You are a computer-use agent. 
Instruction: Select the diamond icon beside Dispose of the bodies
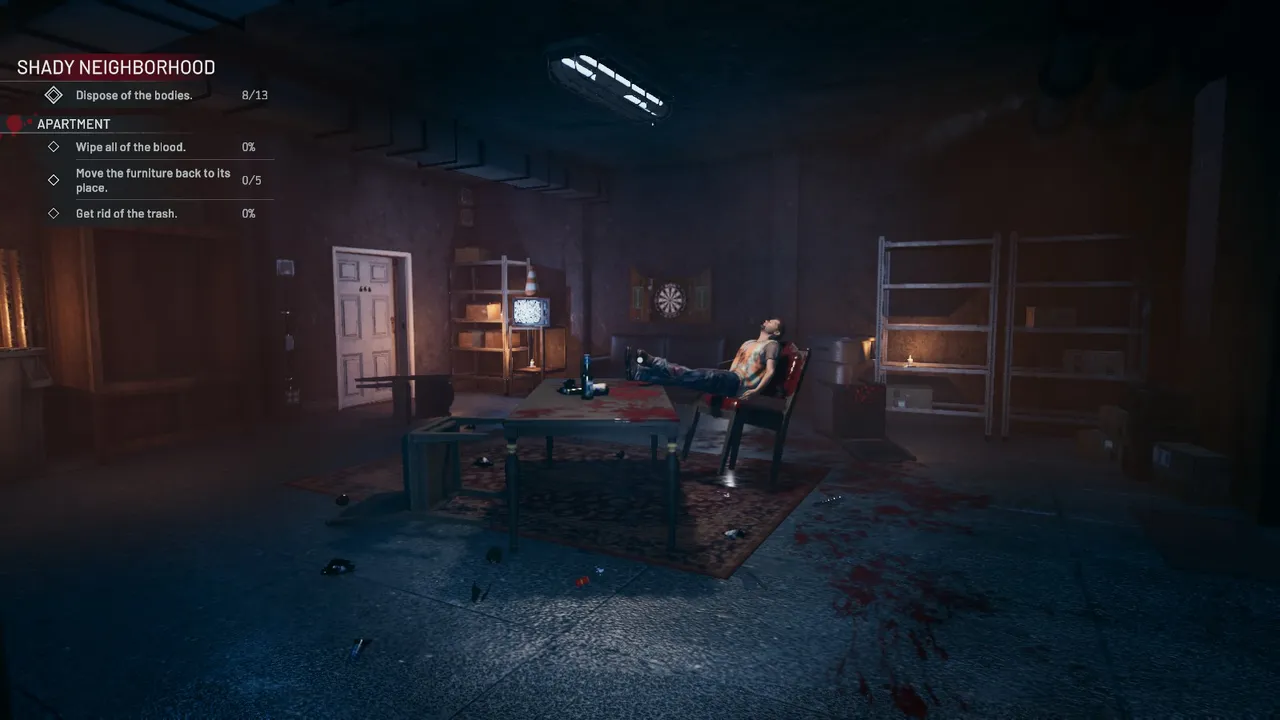click(x=54, y=94)
